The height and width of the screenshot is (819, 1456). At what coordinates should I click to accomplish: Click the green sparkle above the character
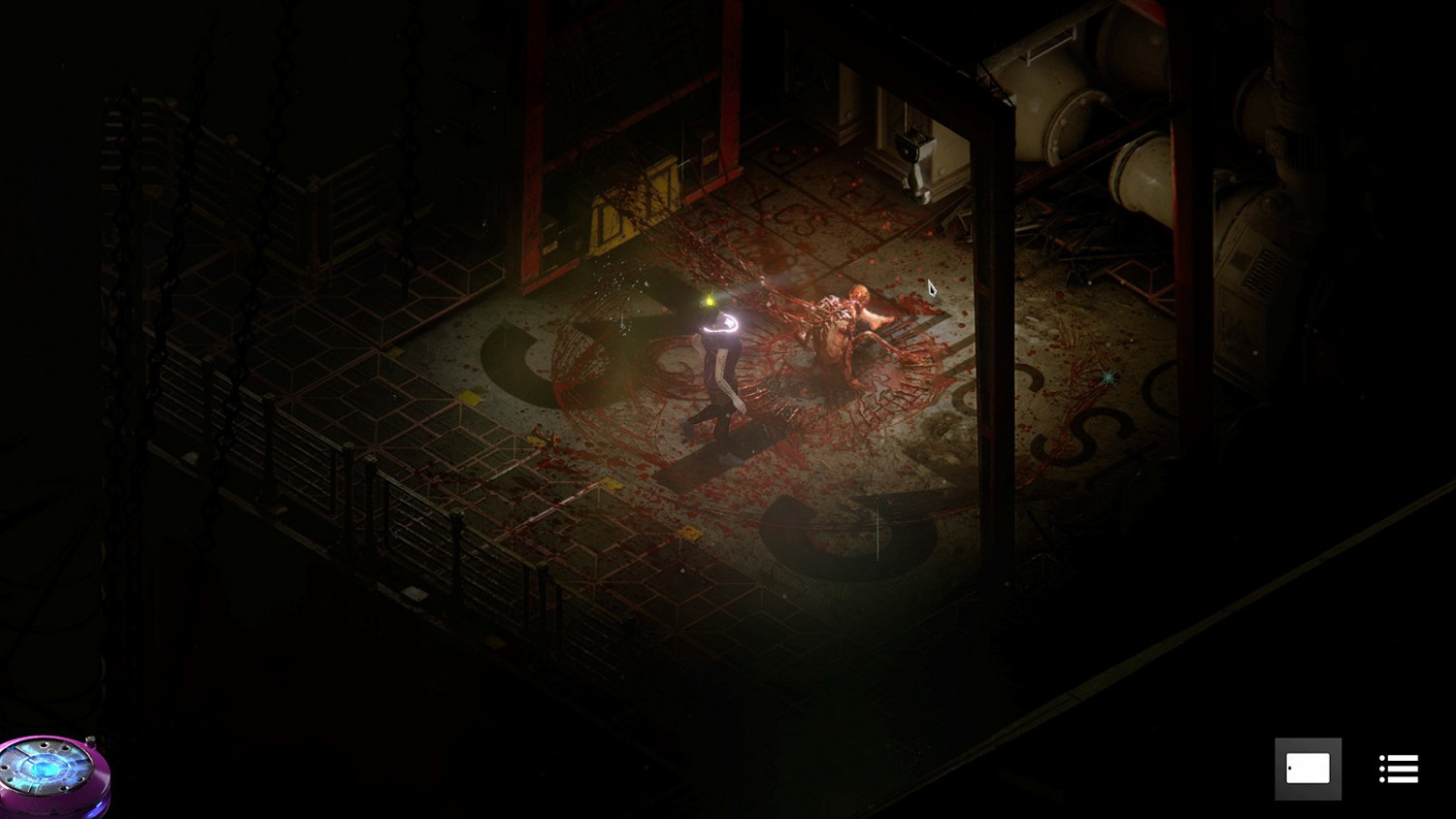pos(707,302)
